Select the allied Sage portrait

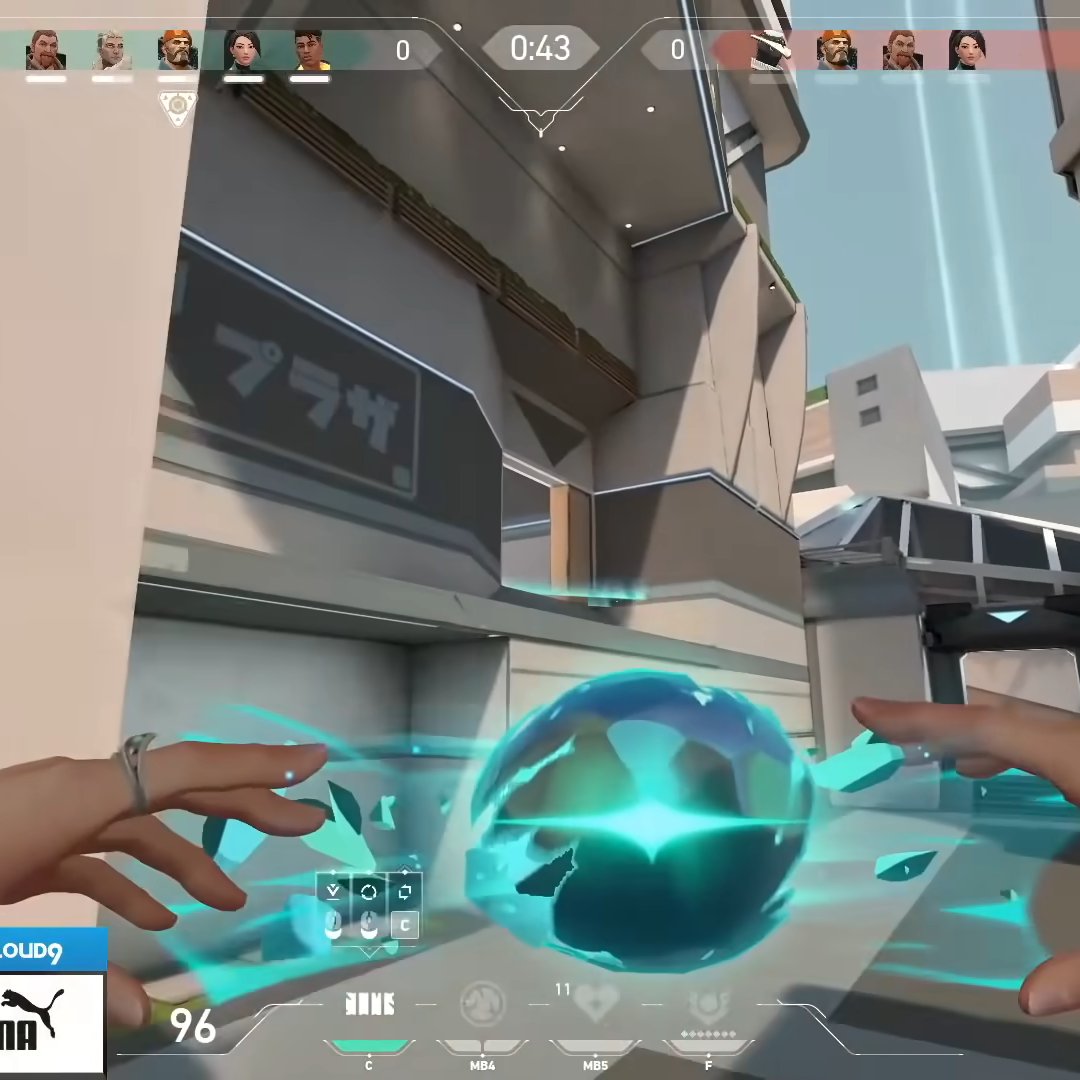tap(243, 50)
